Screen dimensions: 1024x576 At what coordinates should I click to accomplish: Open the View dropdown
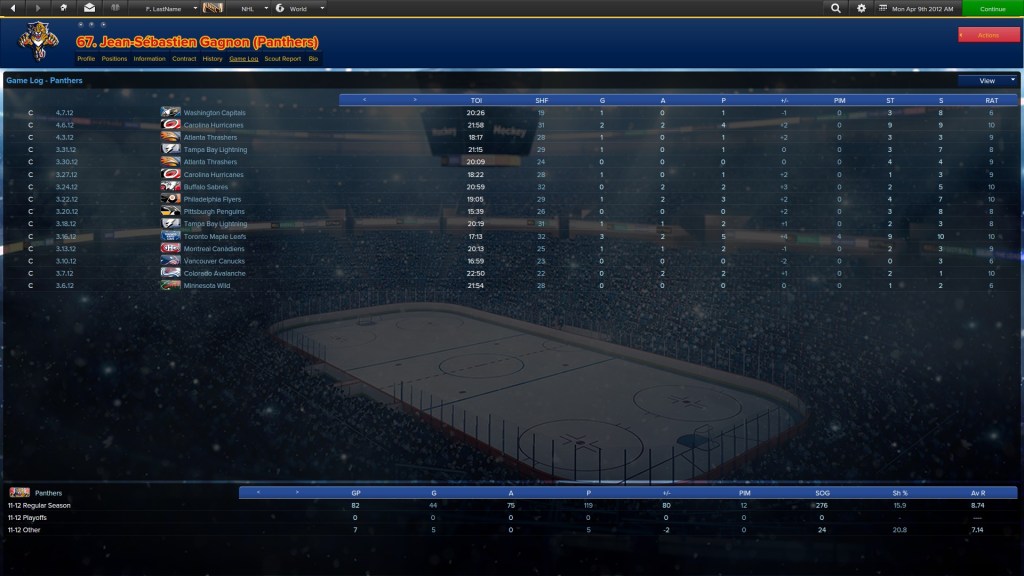pyautogui.click(x=987, y=80)
